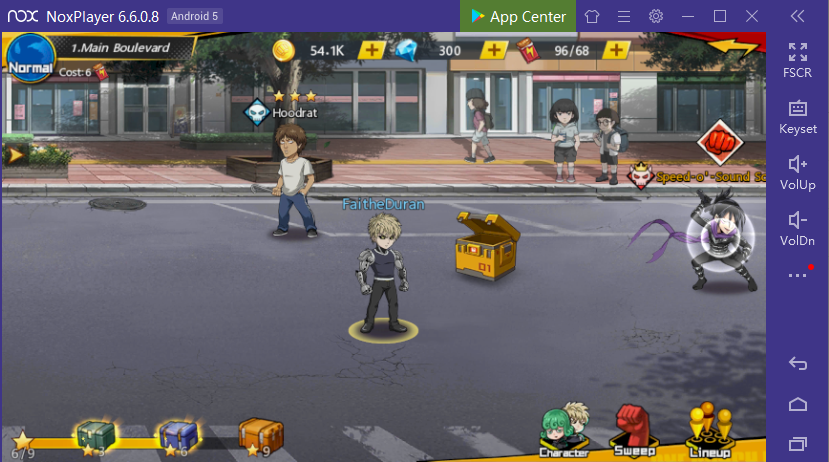Claim the green 3-star reward chest
Screen dimensions: 829x462
point(93,434)
